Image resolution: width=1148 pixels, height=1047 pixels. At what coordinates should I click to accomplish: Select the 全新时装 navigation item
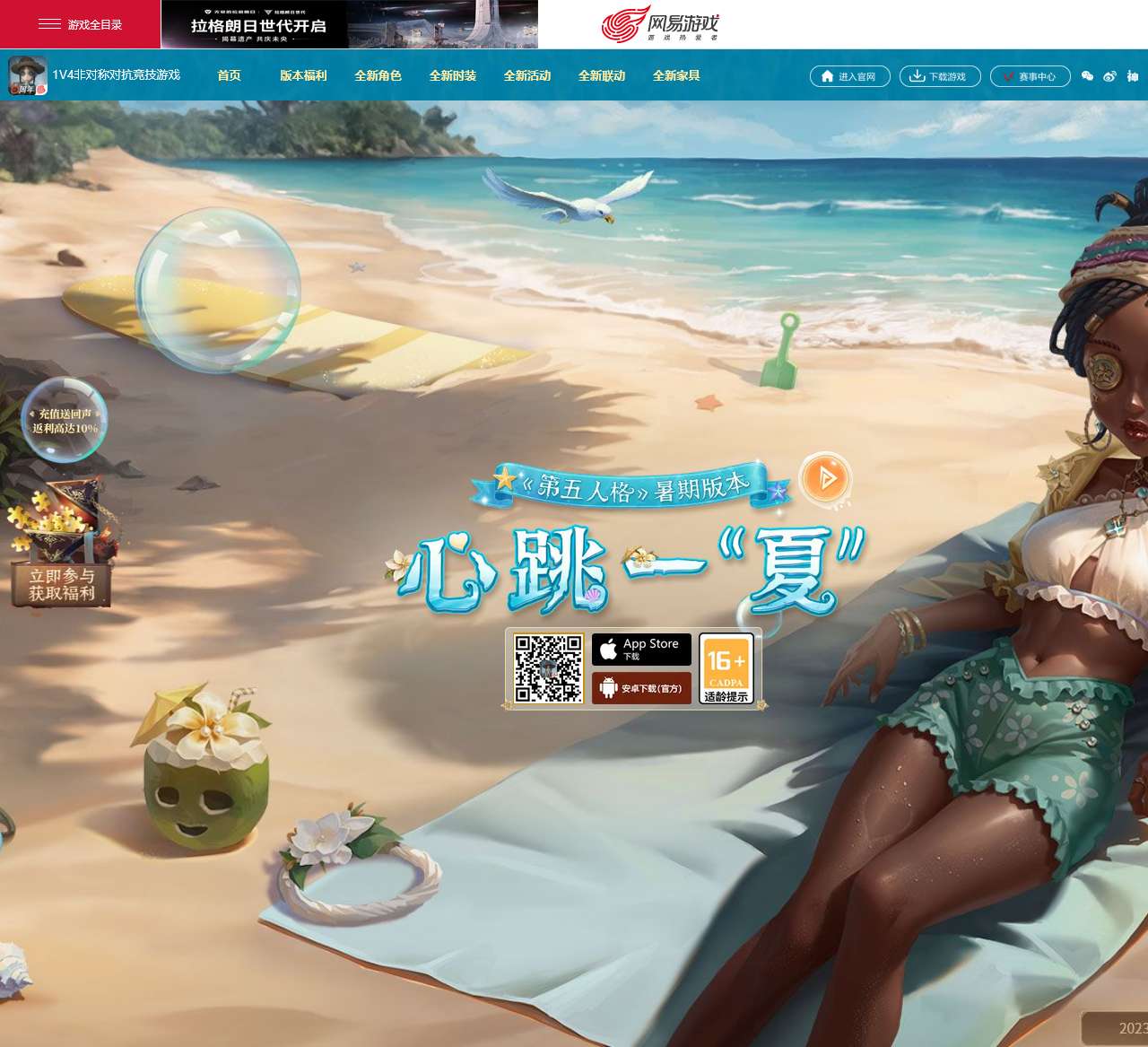(x=454, y=76)
